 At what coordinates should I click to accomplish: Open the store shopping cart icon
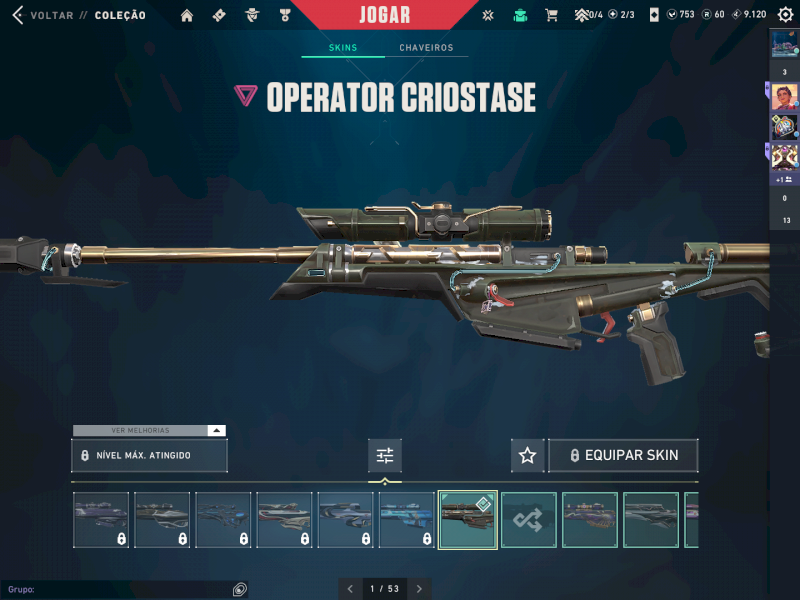tap(551, 15)
